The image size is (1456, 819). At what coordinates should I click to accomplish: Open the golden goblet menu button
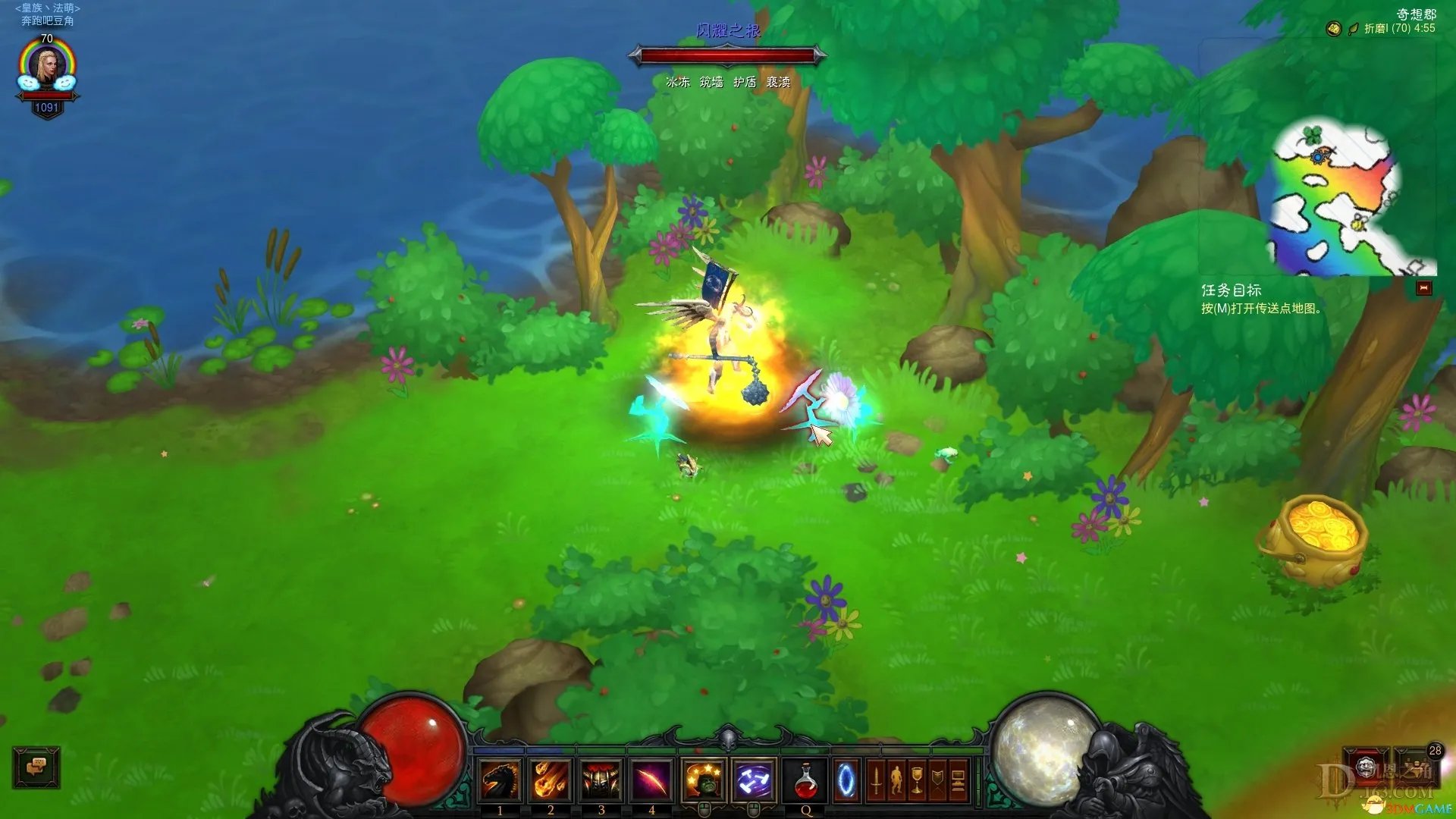click(917, 780)
